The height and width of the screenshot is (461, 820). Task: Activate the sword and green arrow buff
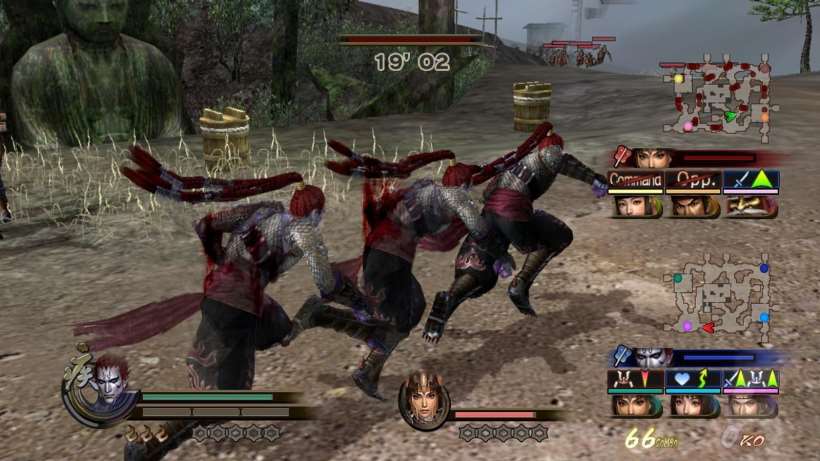coord(752,181)
